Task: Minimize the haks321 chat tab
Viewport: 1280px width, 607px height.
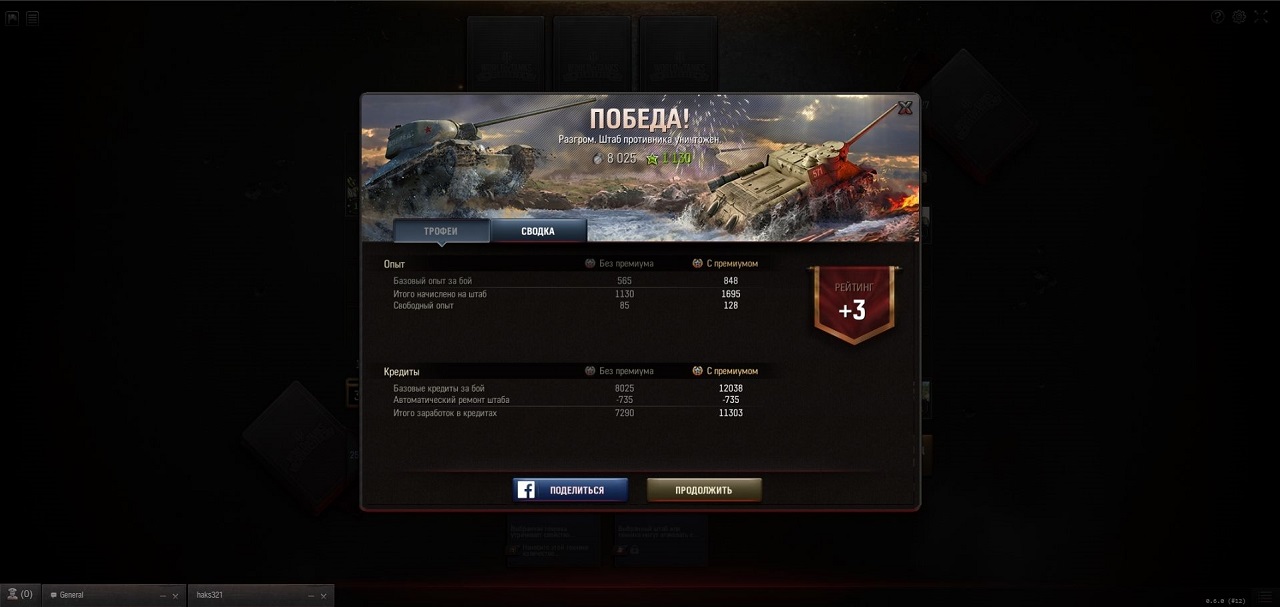Action: (310, 595)
